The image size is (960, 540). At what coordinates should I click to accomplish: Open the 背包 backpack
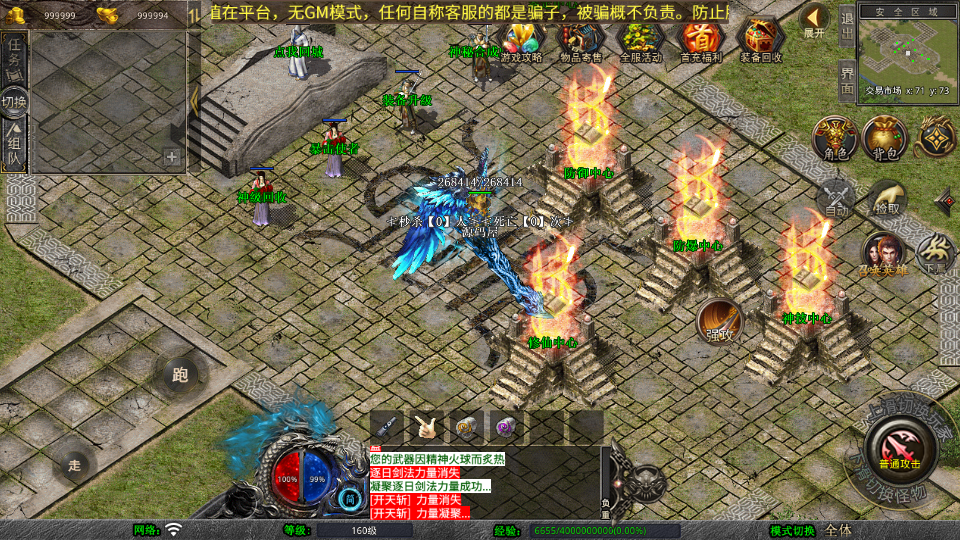click(884, 138)
